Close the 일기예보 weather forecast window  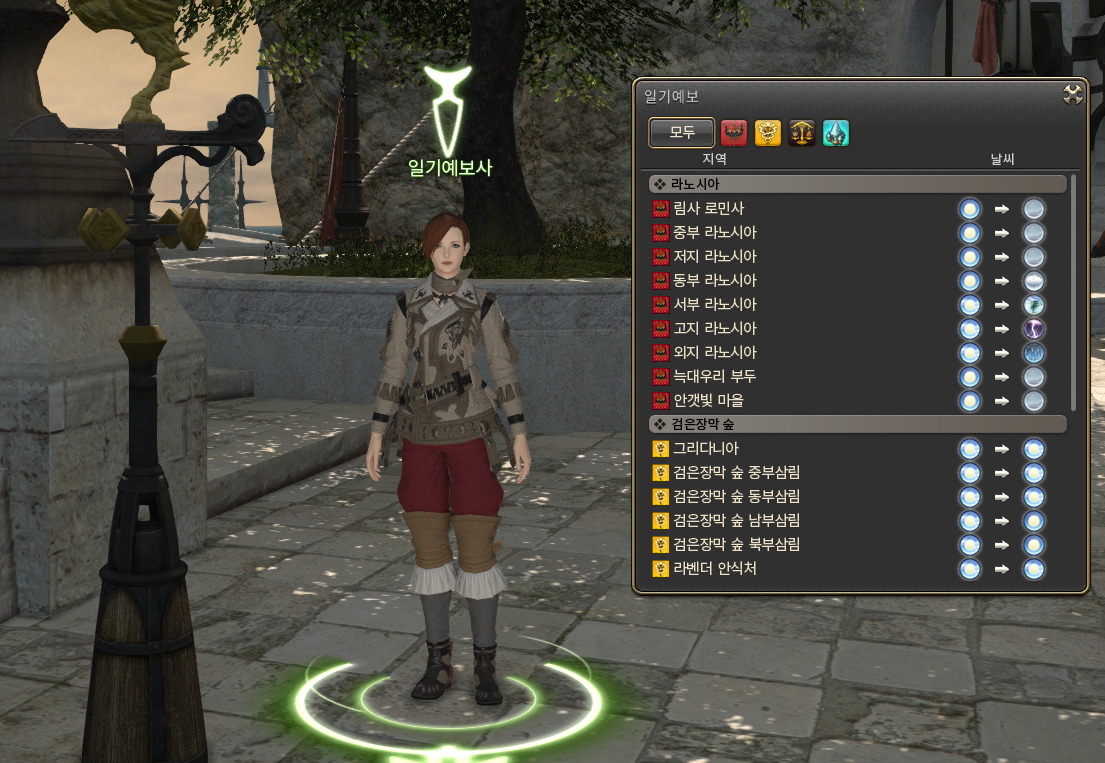point(1073,95)
